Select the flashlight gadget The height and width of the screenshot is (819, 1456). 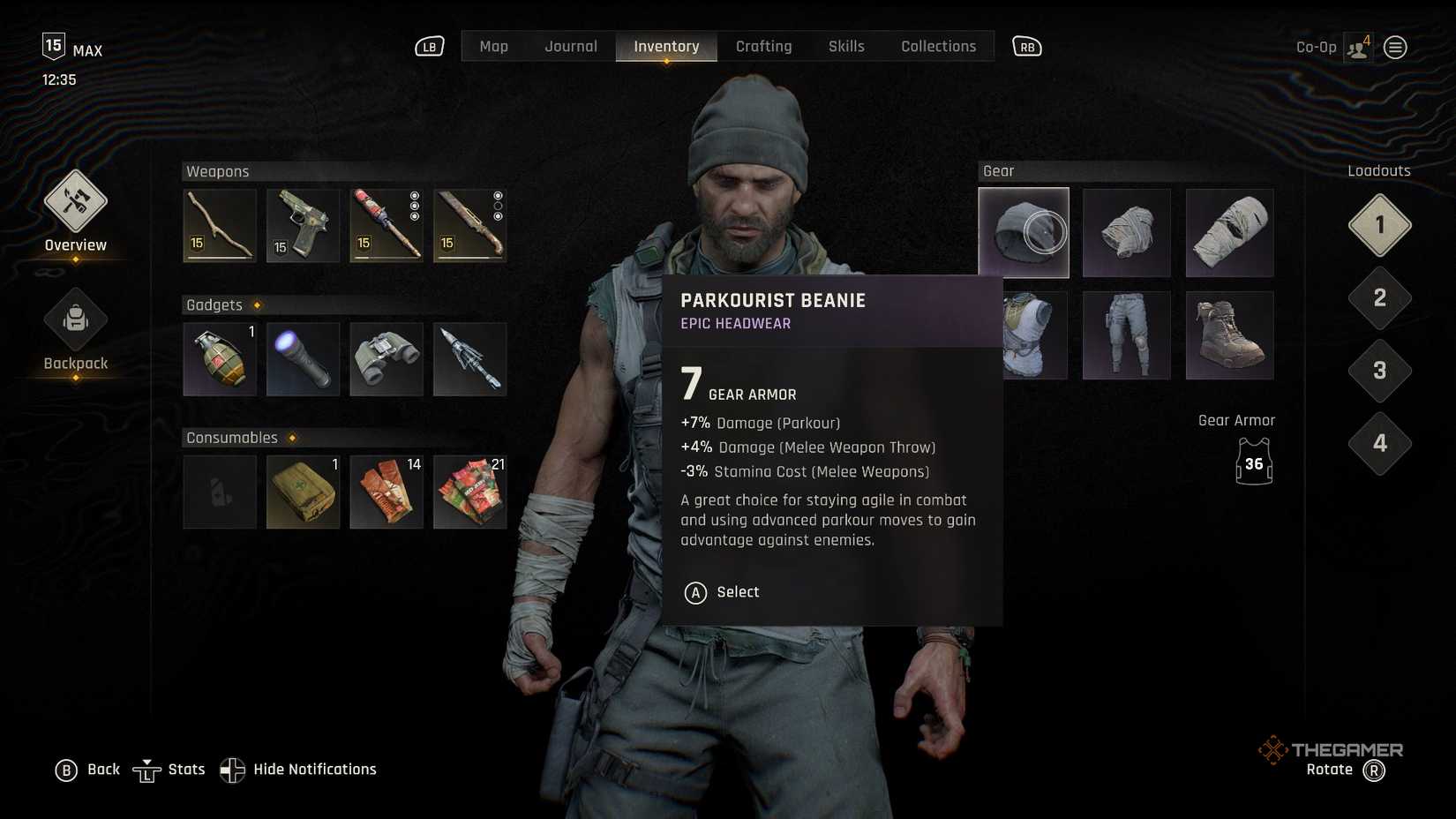(303, 359)
